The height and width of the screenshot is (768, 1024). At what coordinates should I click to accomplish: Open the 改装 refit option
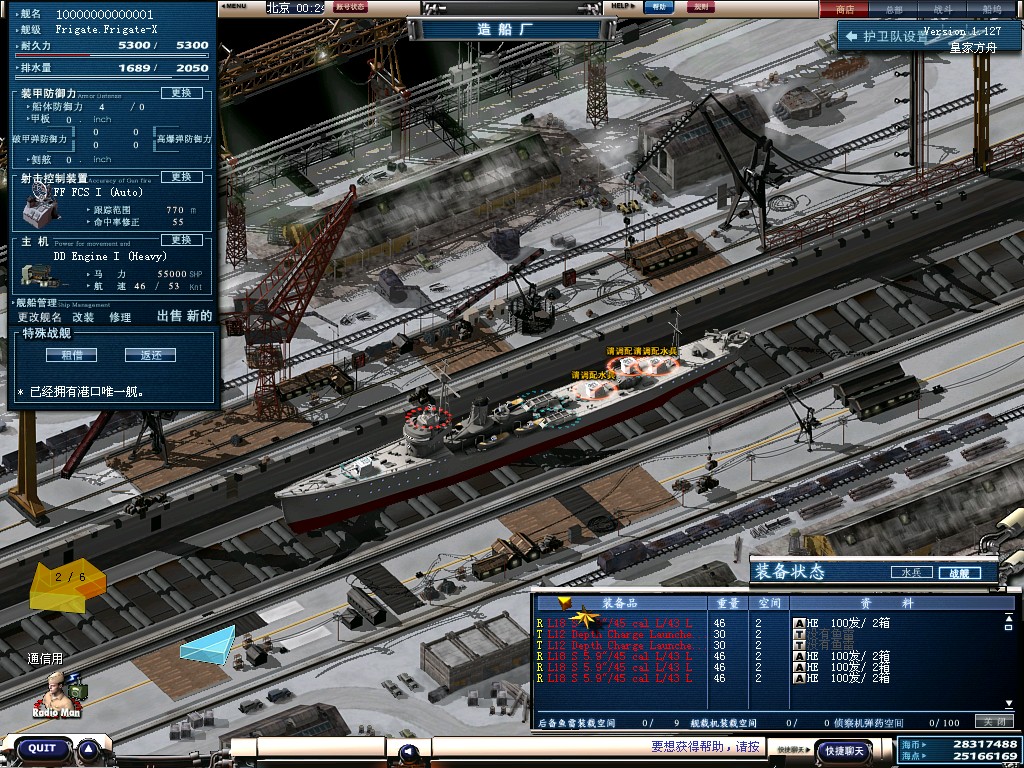[83, 317]
